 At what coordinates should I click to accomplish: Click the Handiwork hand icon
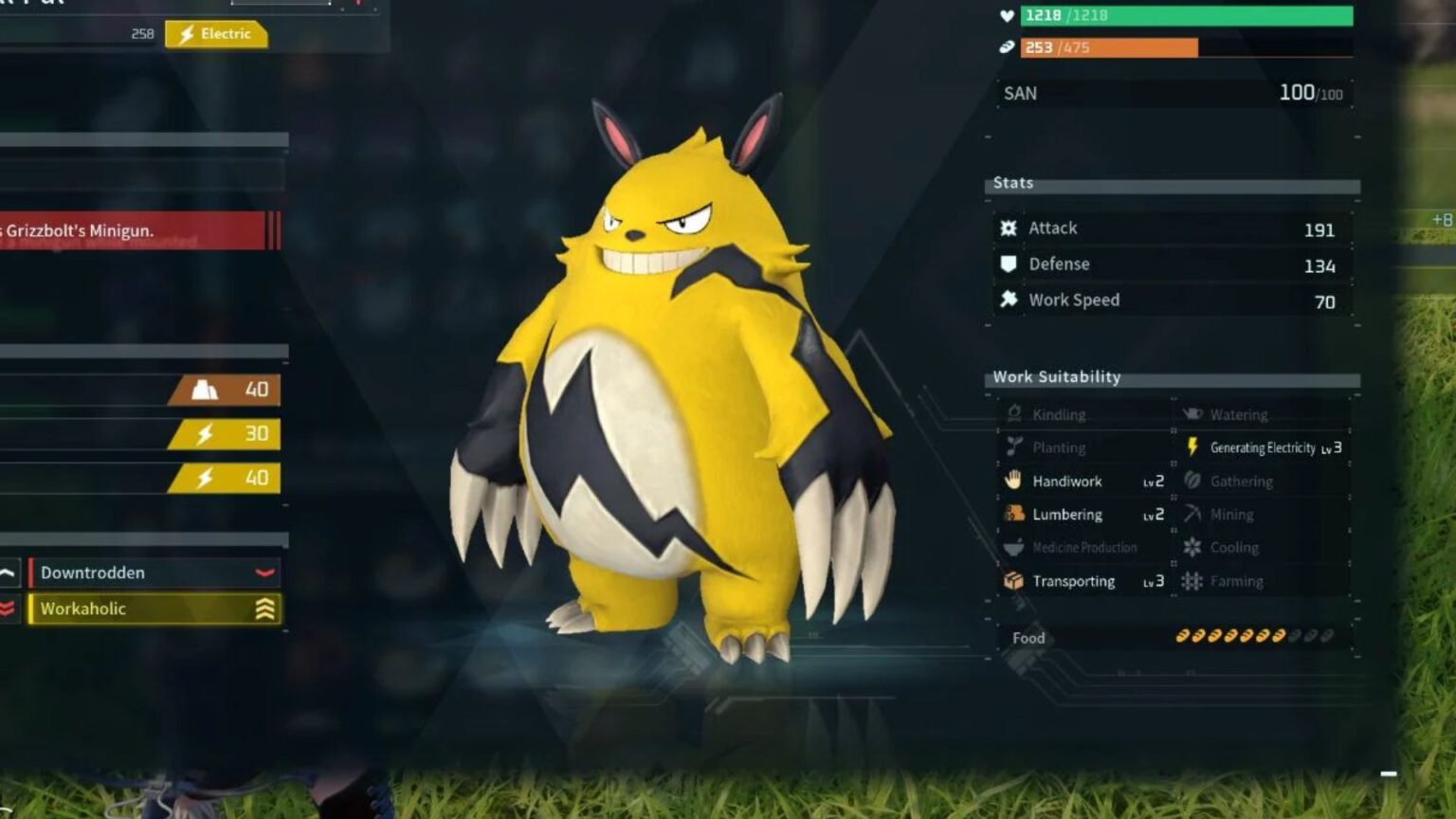pos(1014,482)
